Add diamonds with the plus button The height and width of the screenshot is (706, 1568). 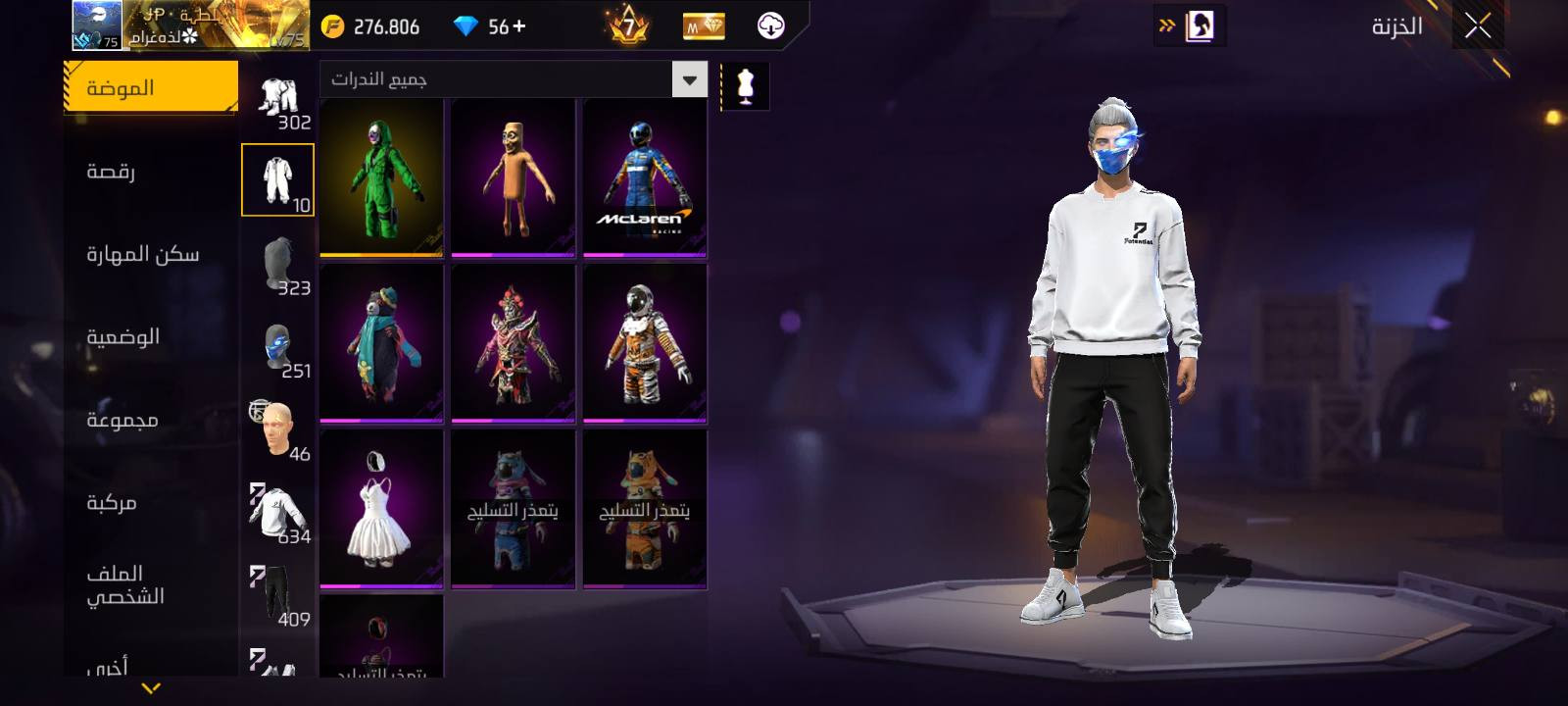519,26
